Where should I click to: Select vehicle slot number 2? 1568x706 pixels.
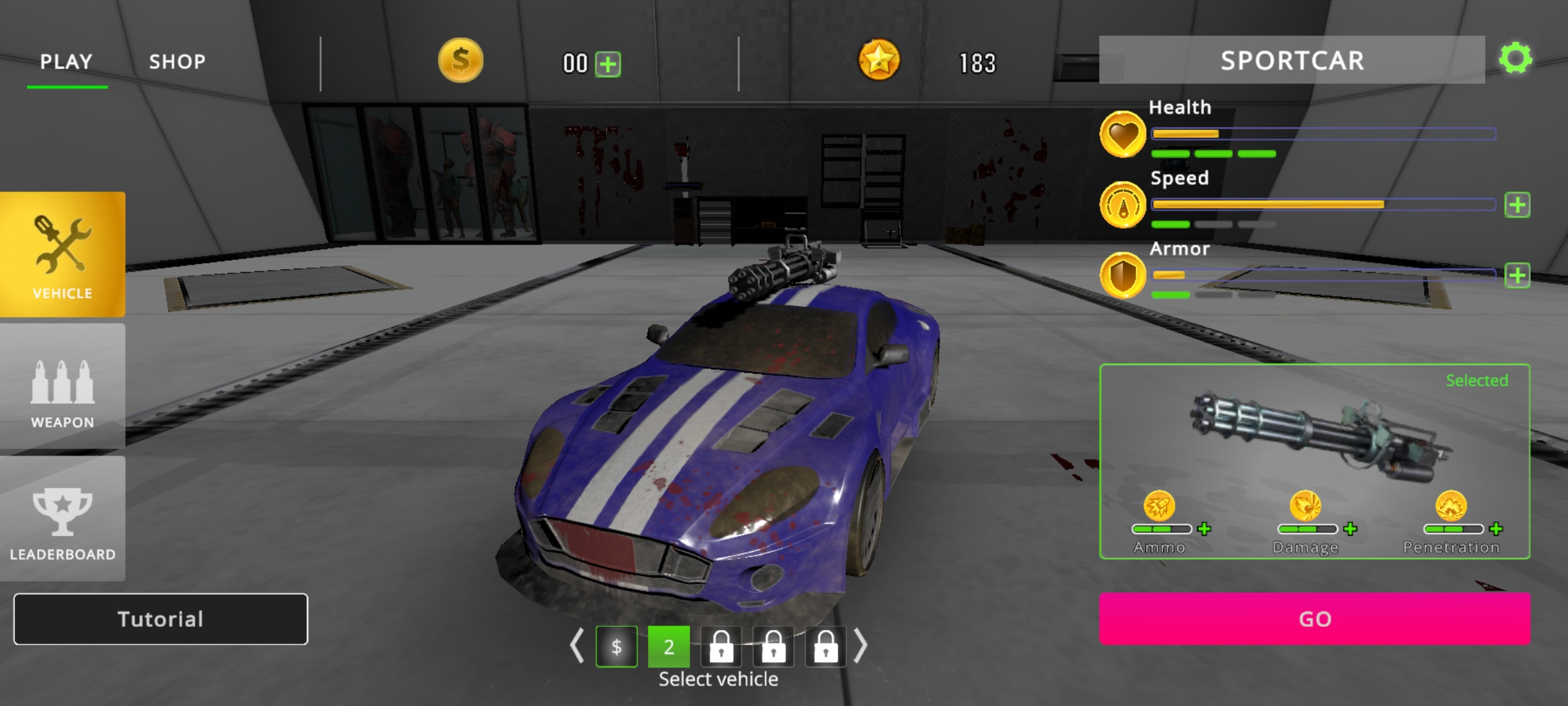point(668,647)
